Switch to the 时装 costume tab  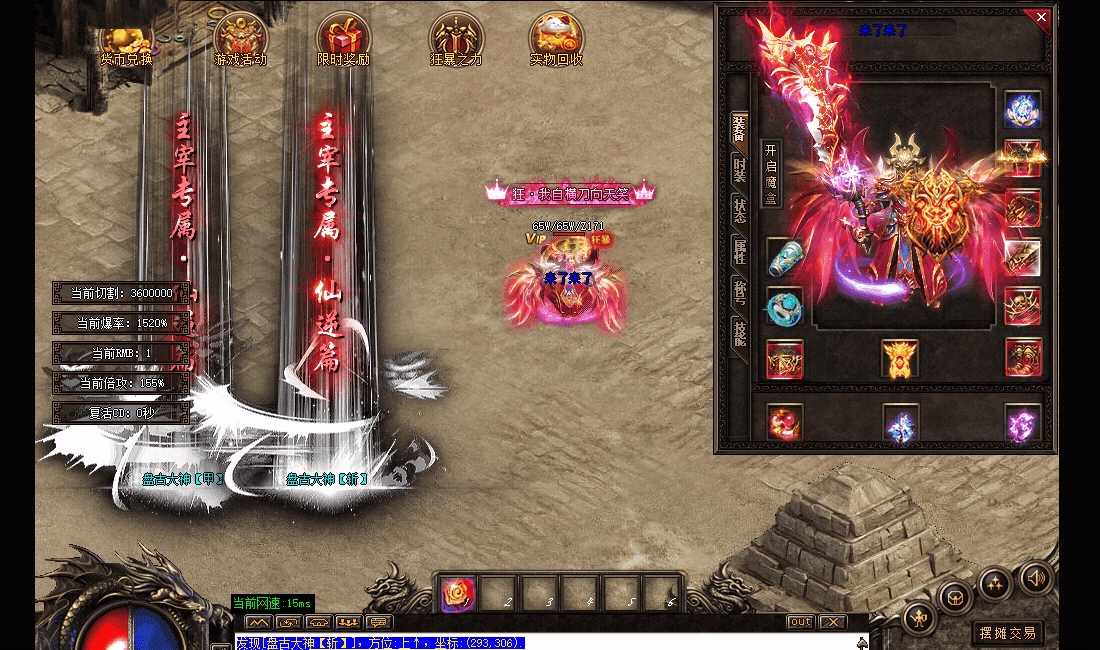(x=739, y=170)
